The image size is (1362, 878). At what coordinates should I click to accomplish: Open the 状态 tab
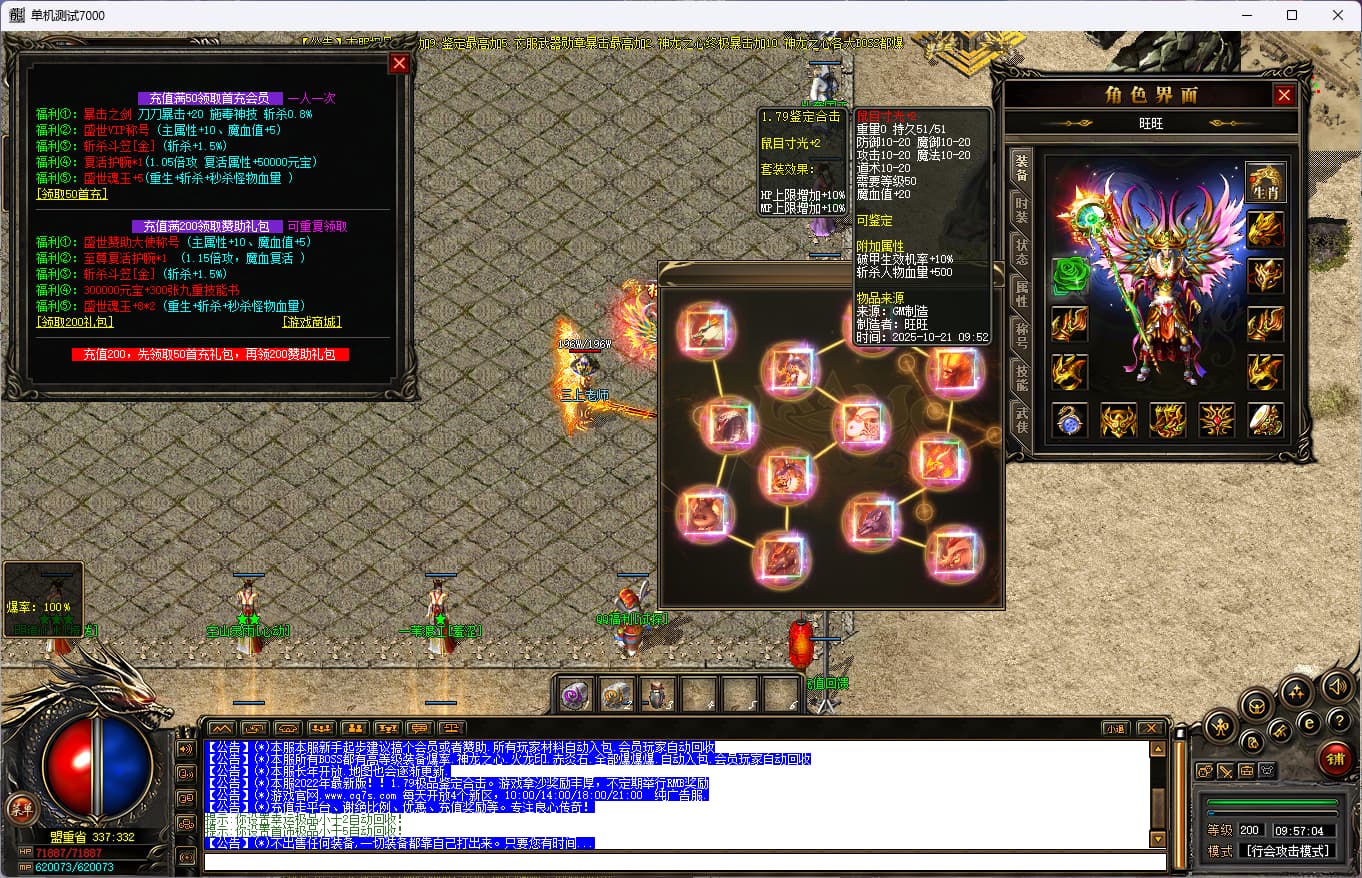coord(1021,251)
